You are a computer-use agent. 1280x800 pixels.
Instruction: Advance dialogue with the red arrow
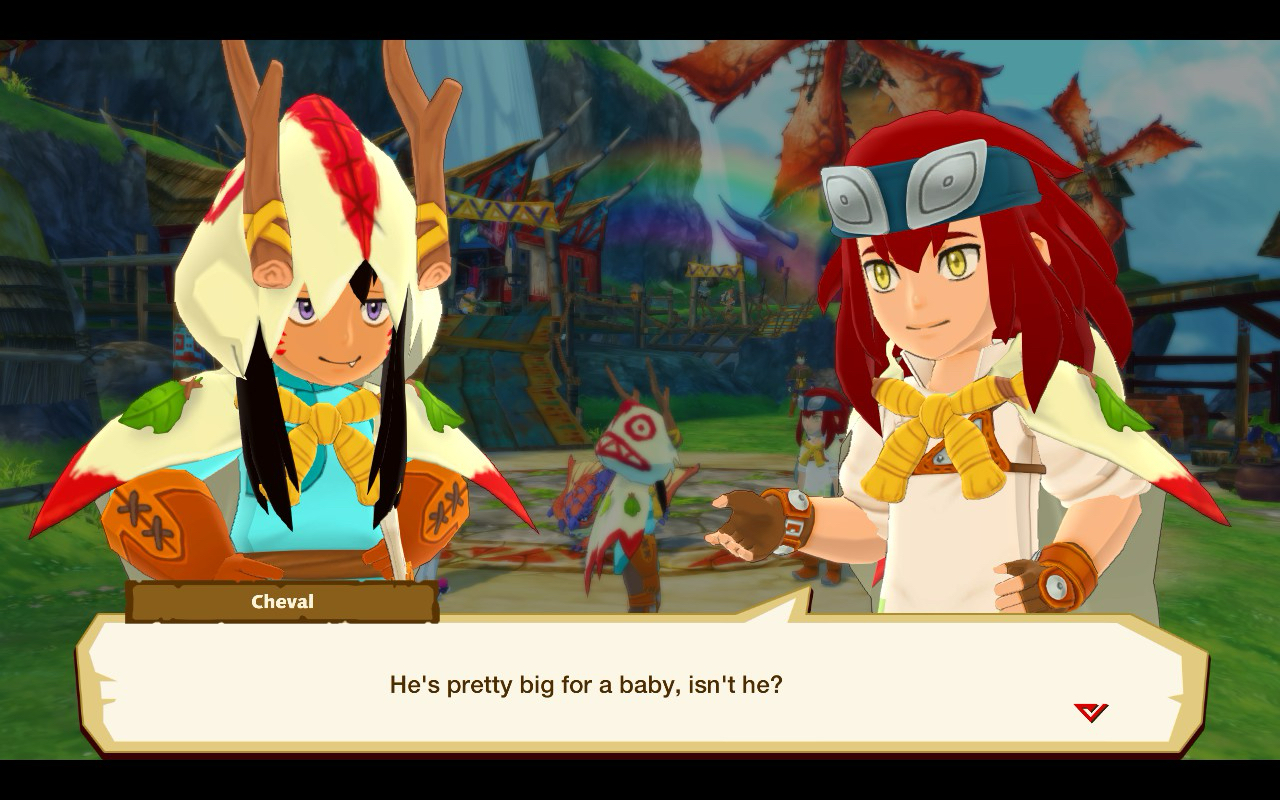pyautogui.click(x=1090, y=712)
